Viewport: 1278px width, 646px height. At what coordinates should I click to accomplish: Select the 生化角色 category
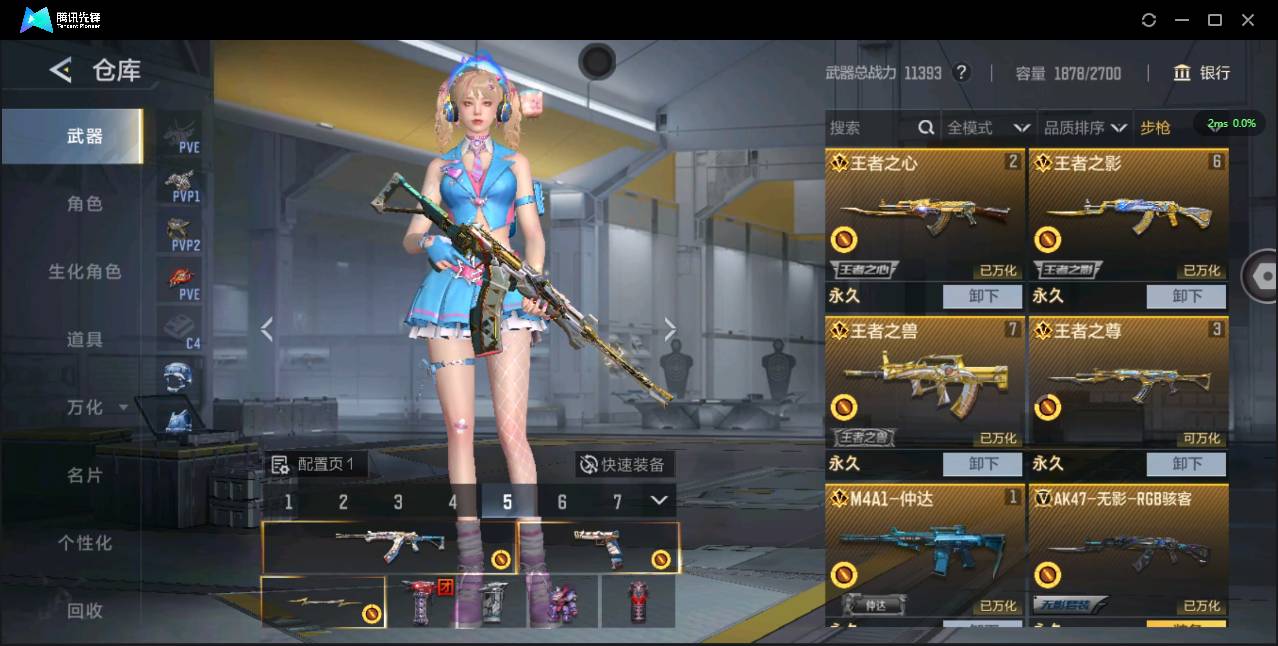[x=84, y=272]
